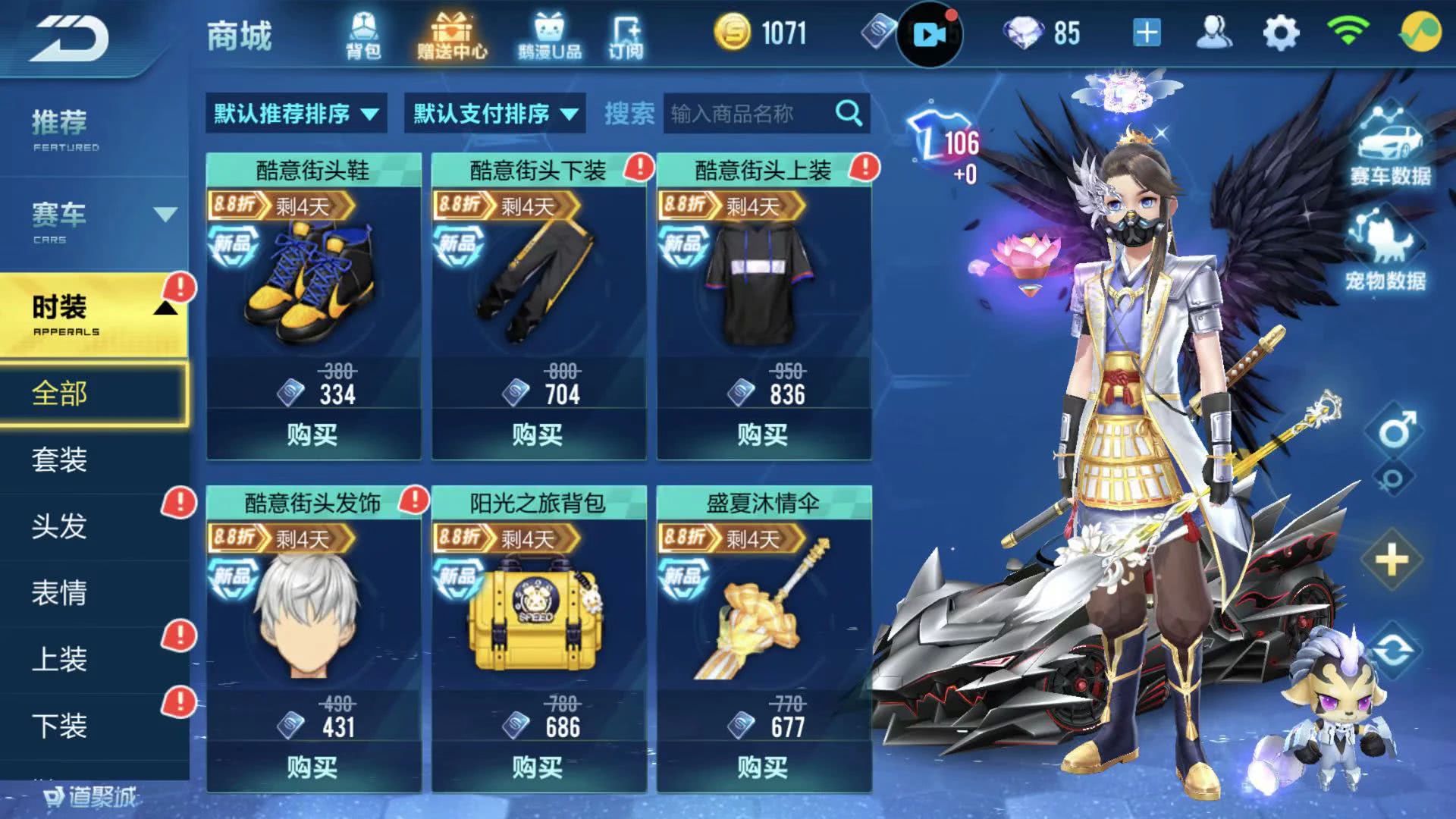This screenshot has width=1456, height=819.
Task: Choose the 头发 hair category
Action: [x=61, y=526]
